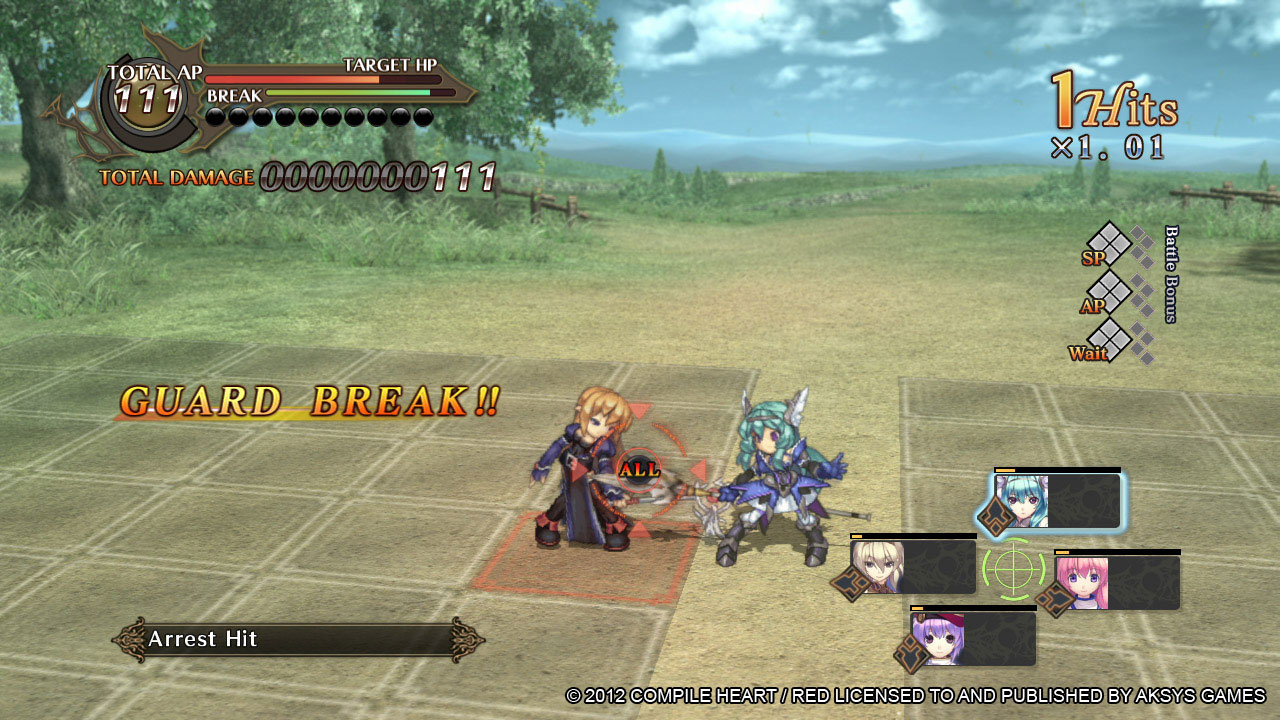Select the teal-haired party member portrait

coord(1022,501)
